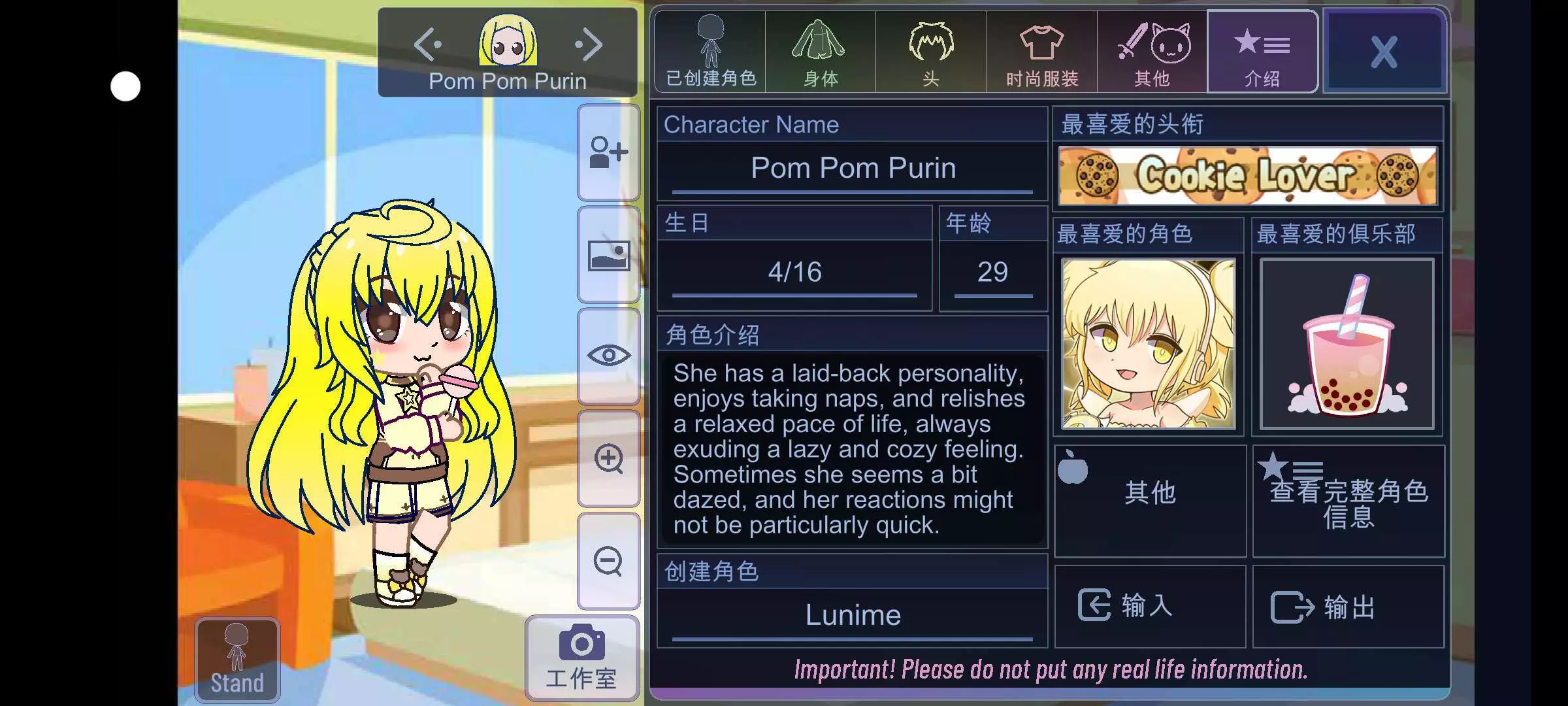Change the Cookie Lover favorite title

(x=1247, y=176)
